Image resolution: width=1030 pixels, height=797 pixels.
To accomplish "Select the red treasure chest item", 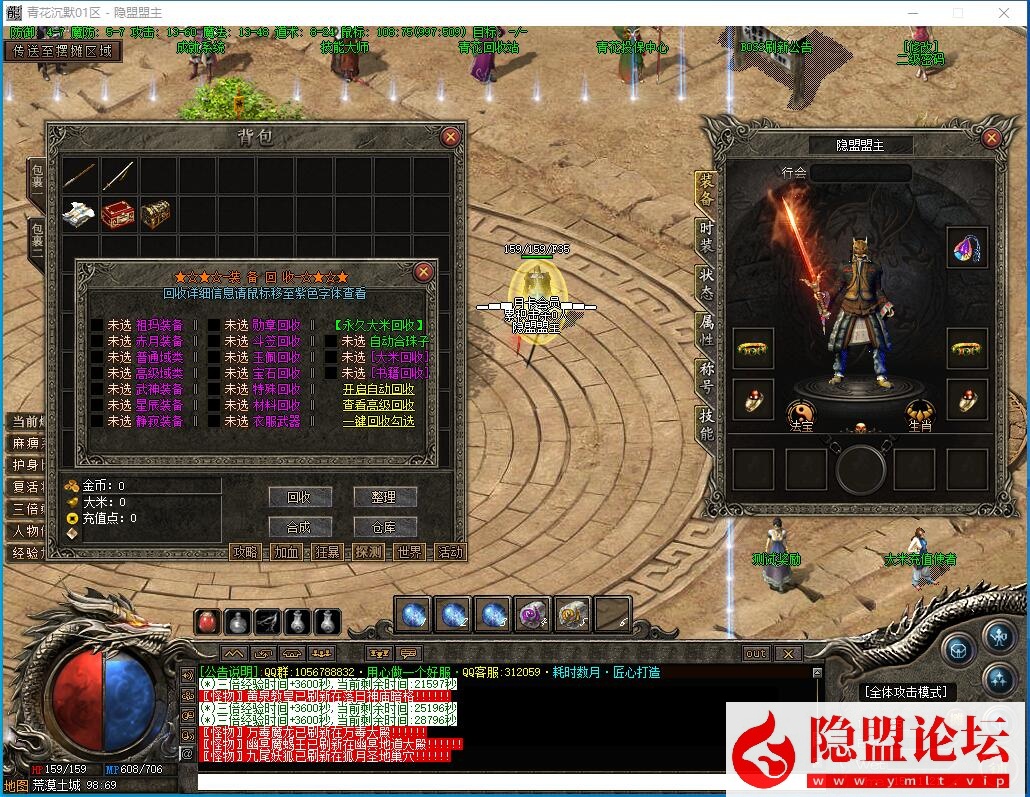I will pyautogui.click(x=118, y=213).
